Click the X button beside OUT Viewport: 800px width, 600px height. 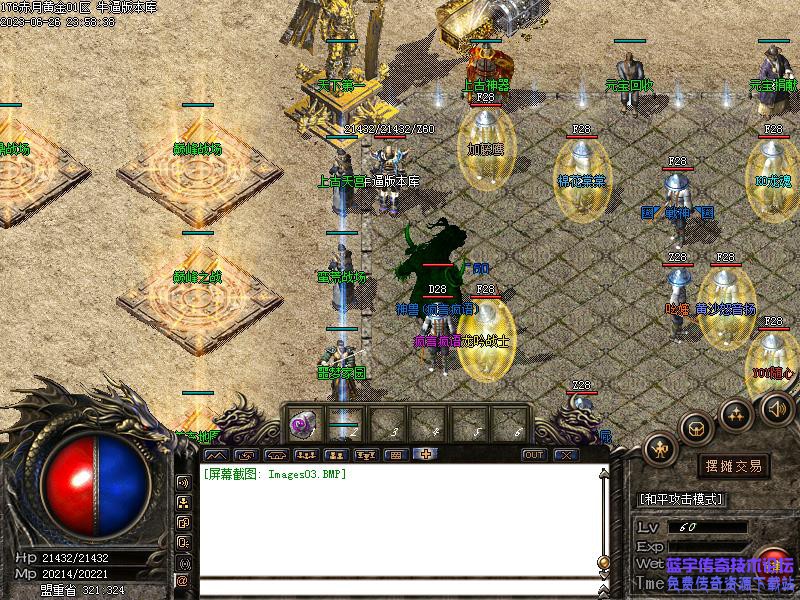point(566,455)
